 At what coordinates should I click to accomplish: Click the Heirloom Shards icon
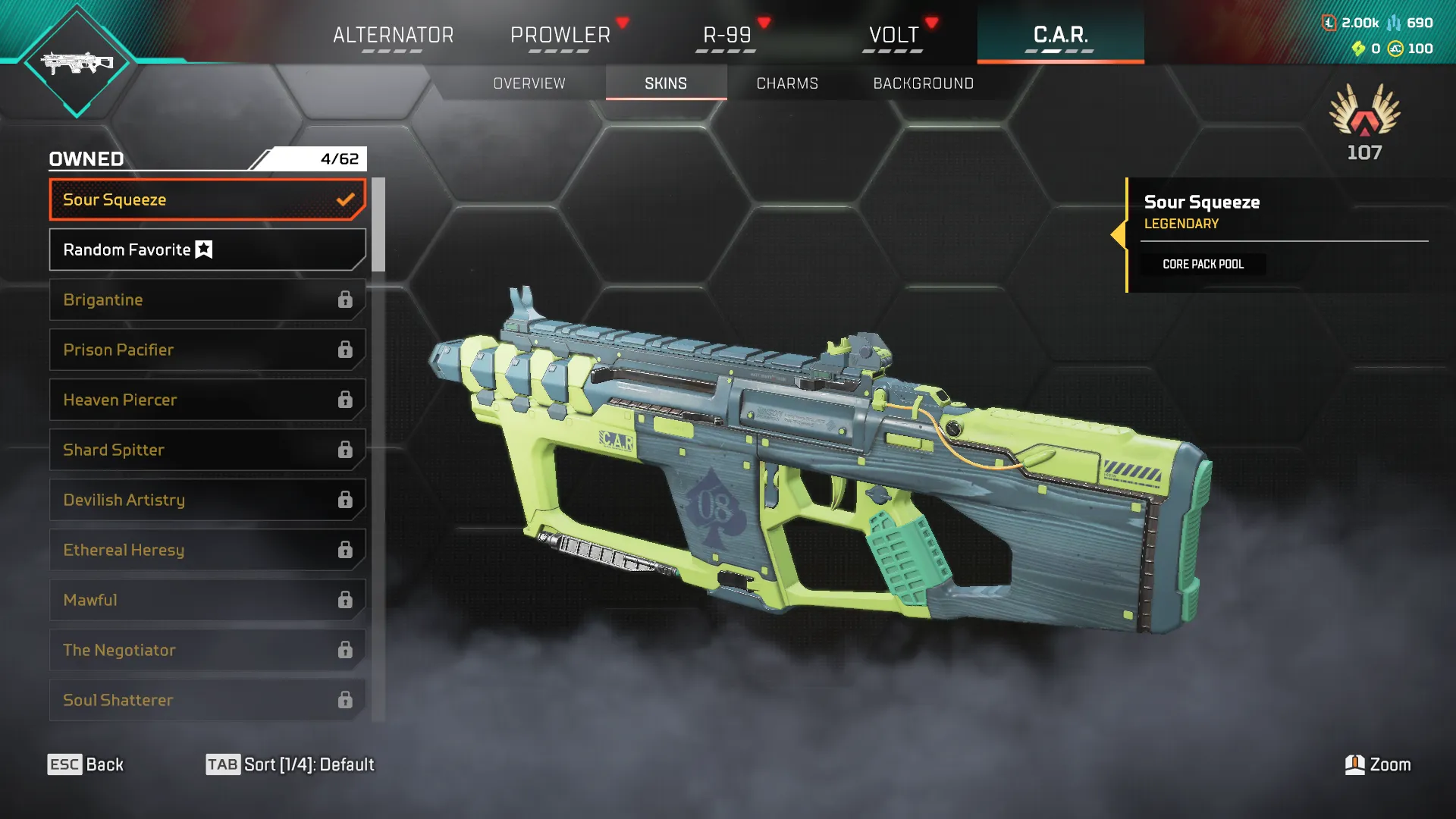coord(1358,49)
